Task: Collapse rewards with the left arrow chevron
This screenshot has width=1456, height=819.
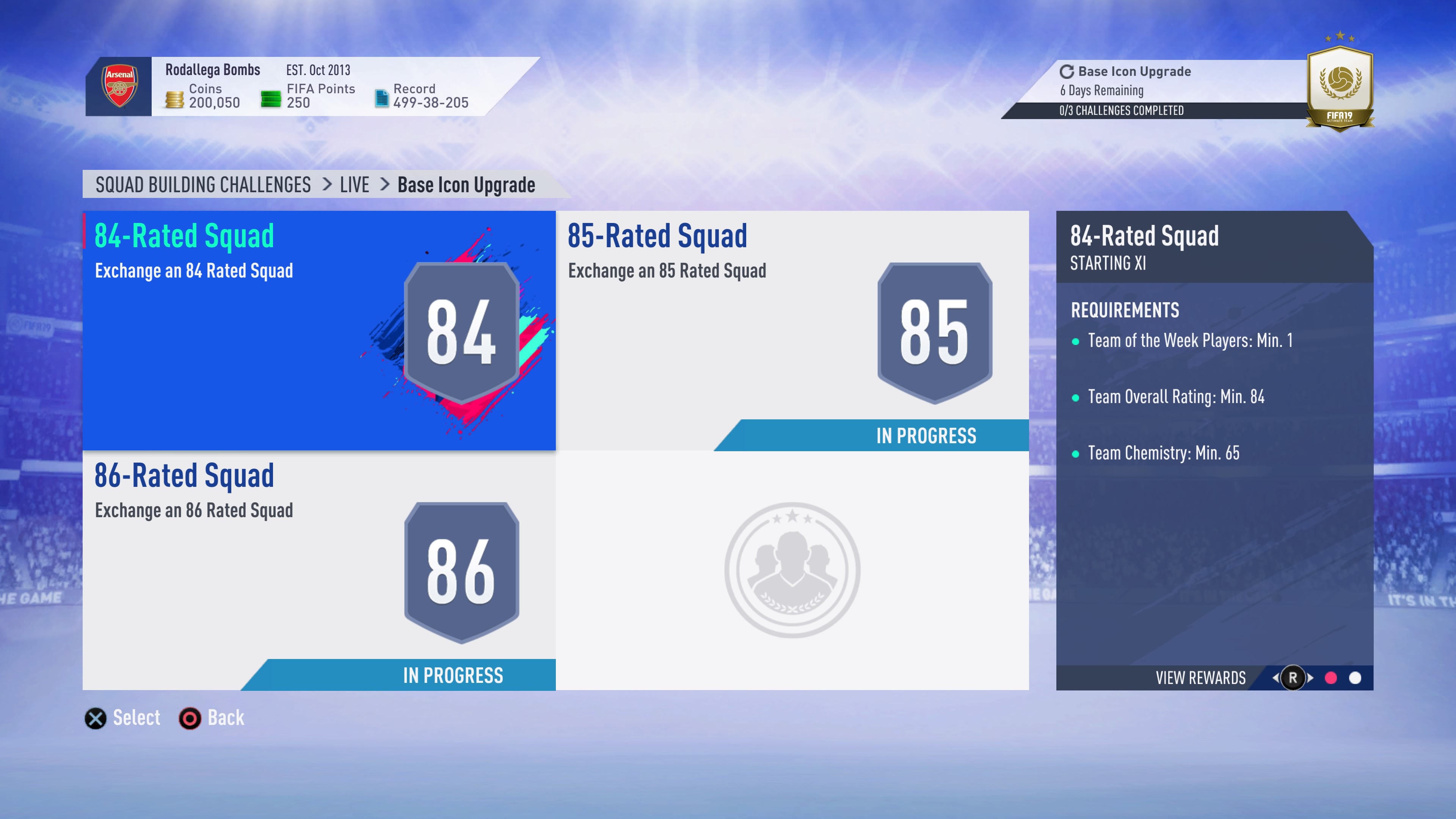Action: click(1277, 678)
